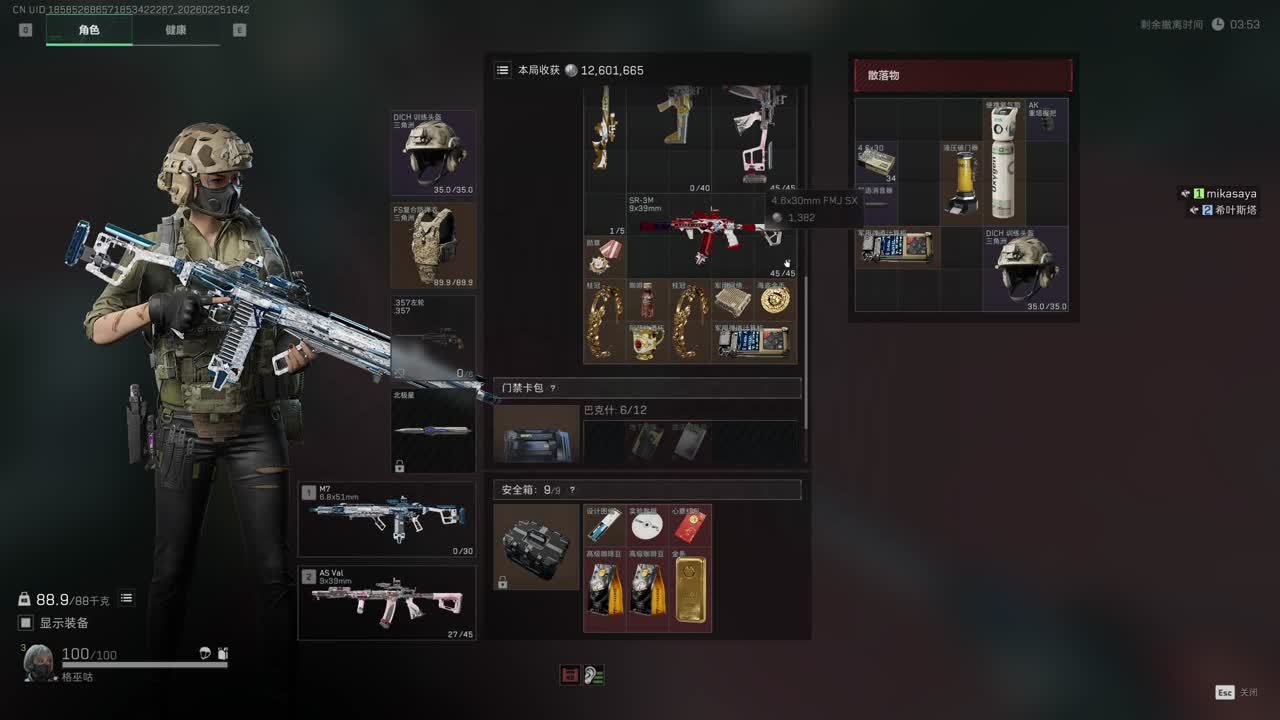
Task: Select the gold bar in safe box
Action: tap(690, 590)
